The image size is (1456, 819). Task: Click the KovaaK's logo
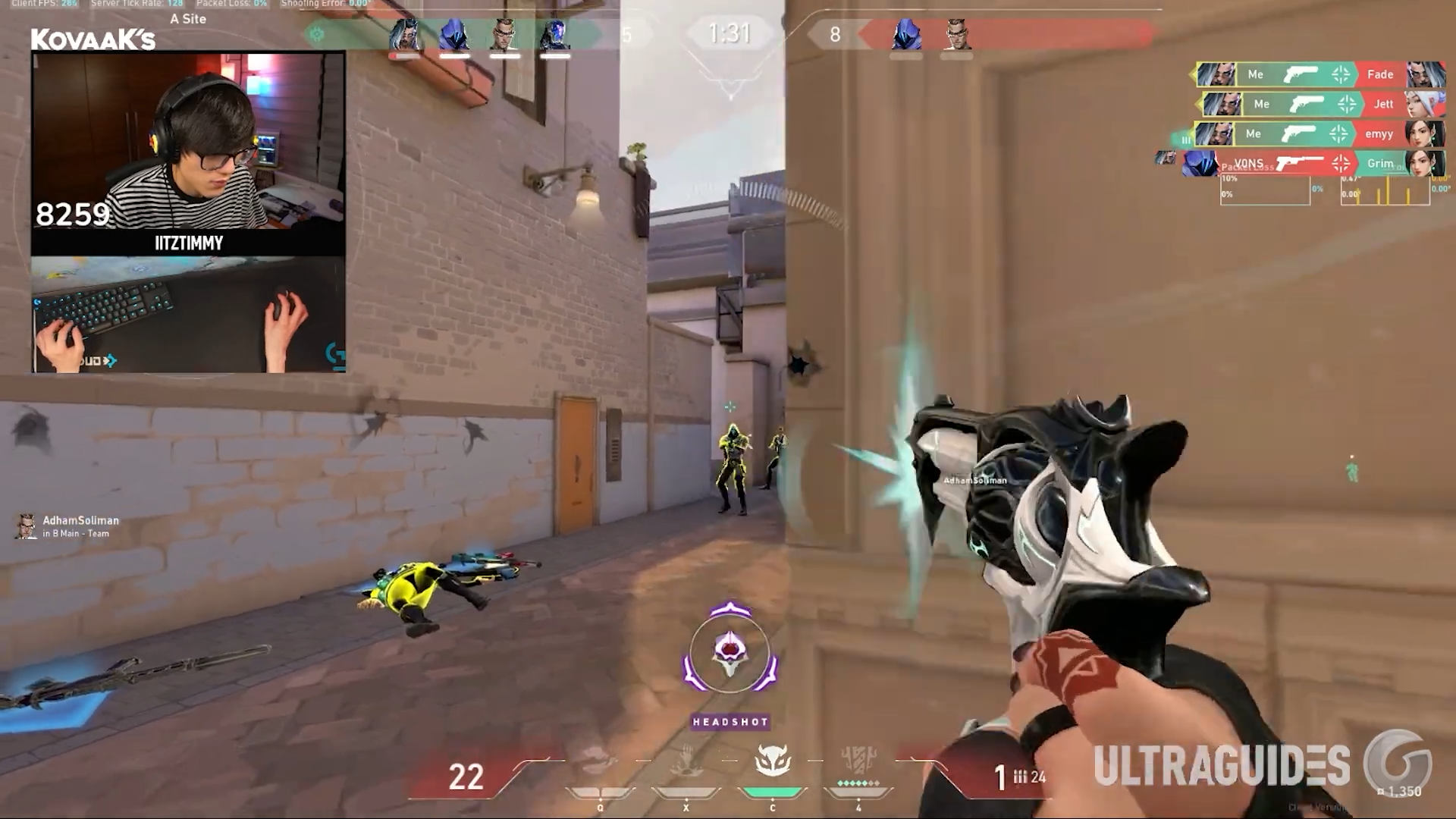coord(93,39)
